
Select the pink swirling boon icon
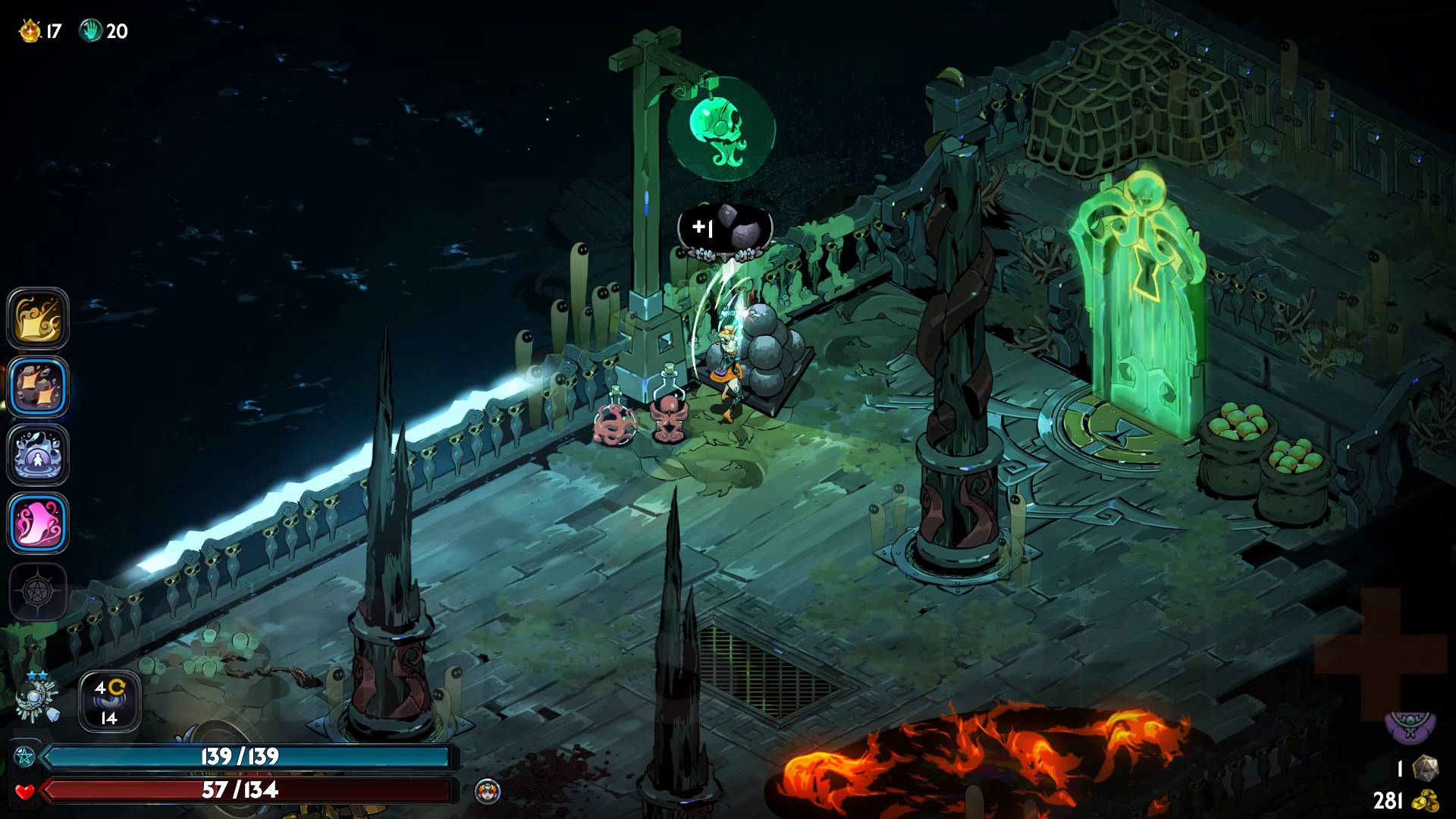coord(38,523)
